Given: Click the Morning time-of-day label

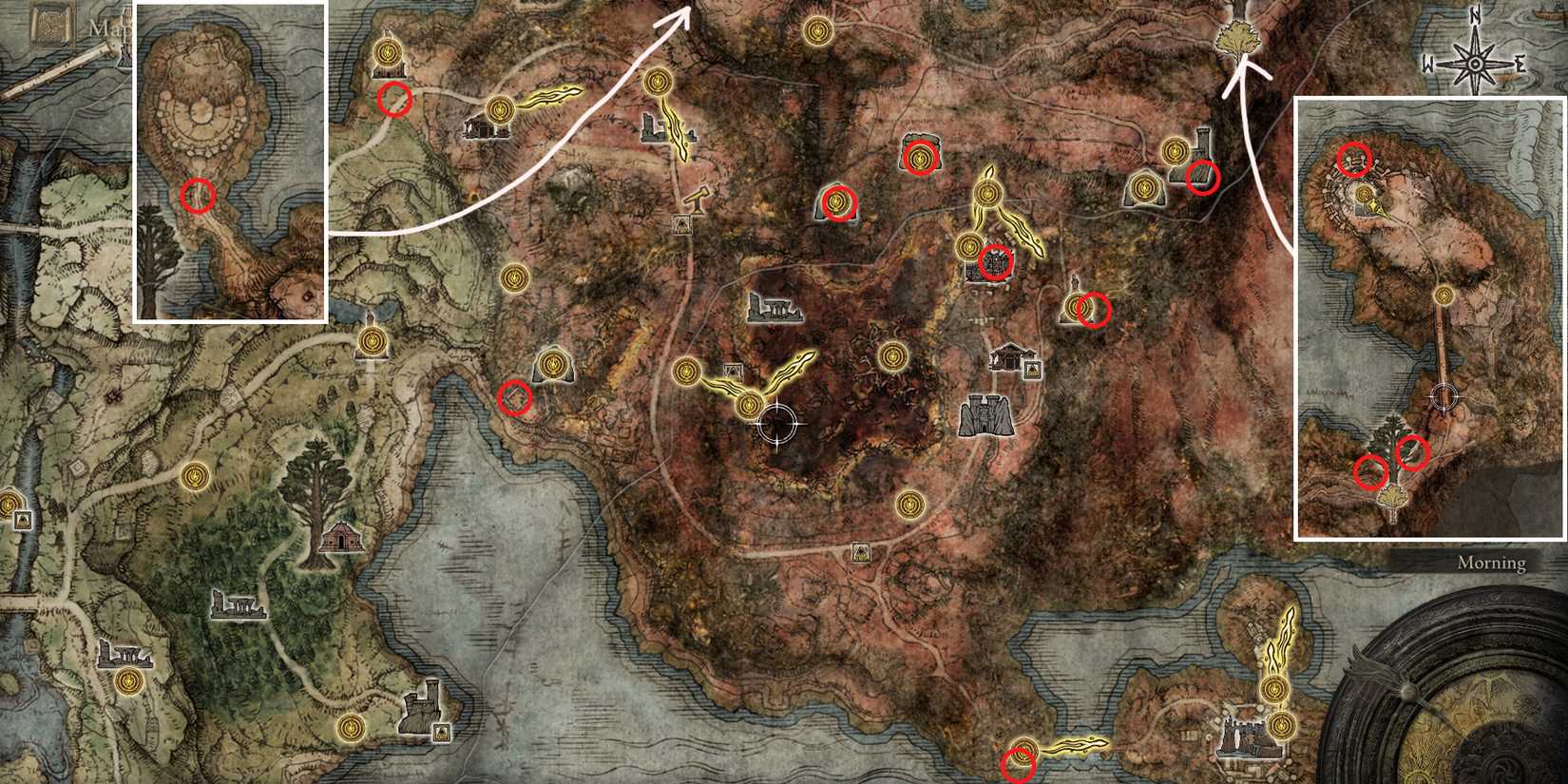Looking at the screenshot, I should [x=1492, y=563].
